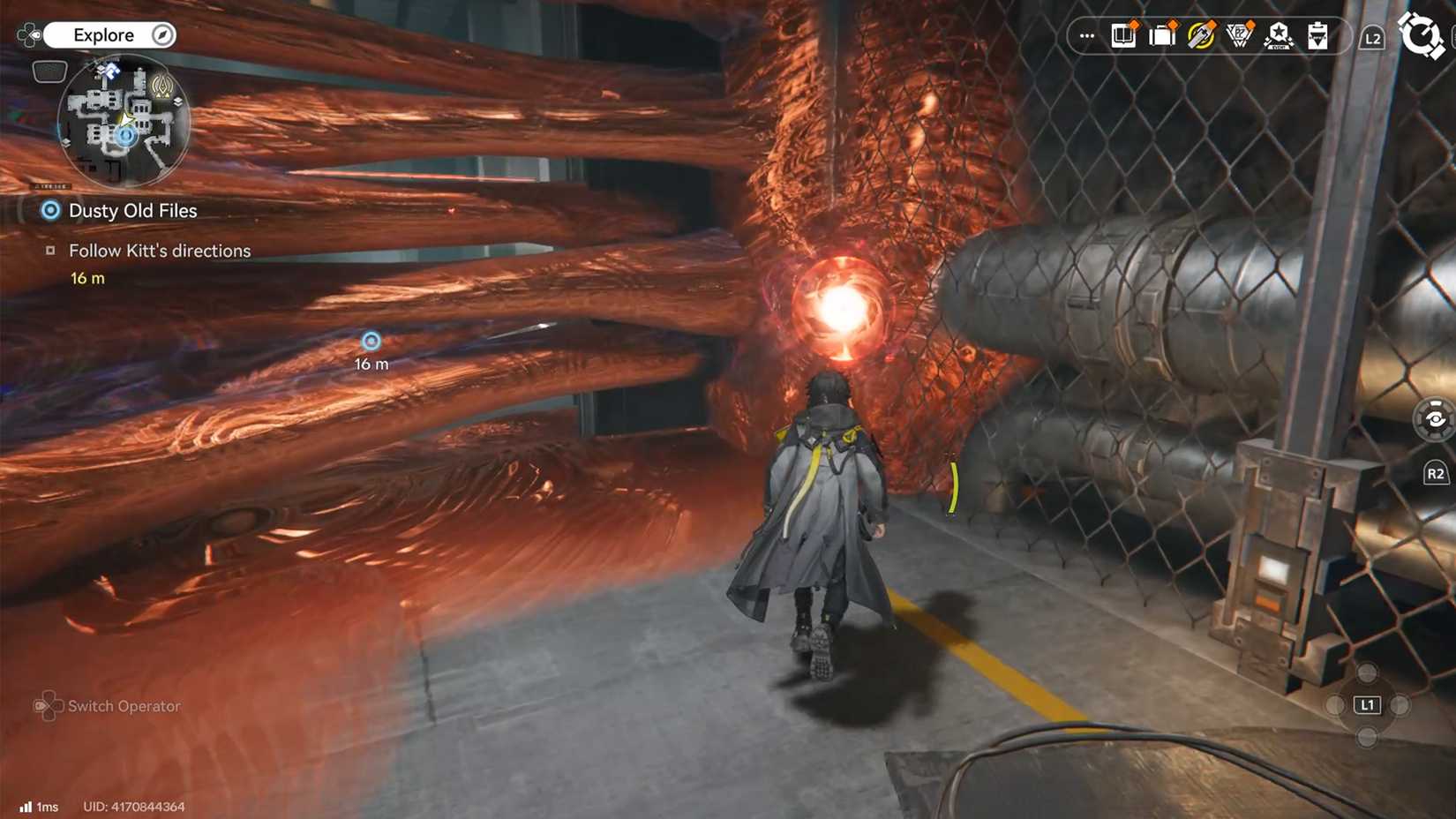Expand the ellipsis menu in the top toolbar
1456x819 pixels.
[x=1085, y=35]
